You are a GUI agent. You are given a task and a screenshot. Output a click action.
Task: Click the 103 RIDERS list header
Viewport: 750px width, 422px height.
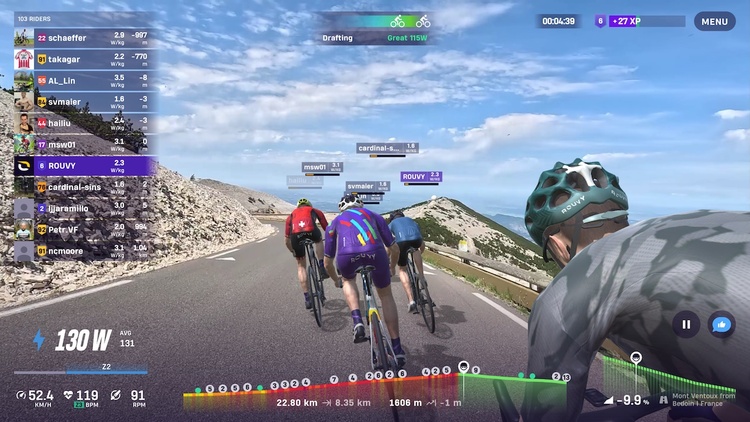36,18
